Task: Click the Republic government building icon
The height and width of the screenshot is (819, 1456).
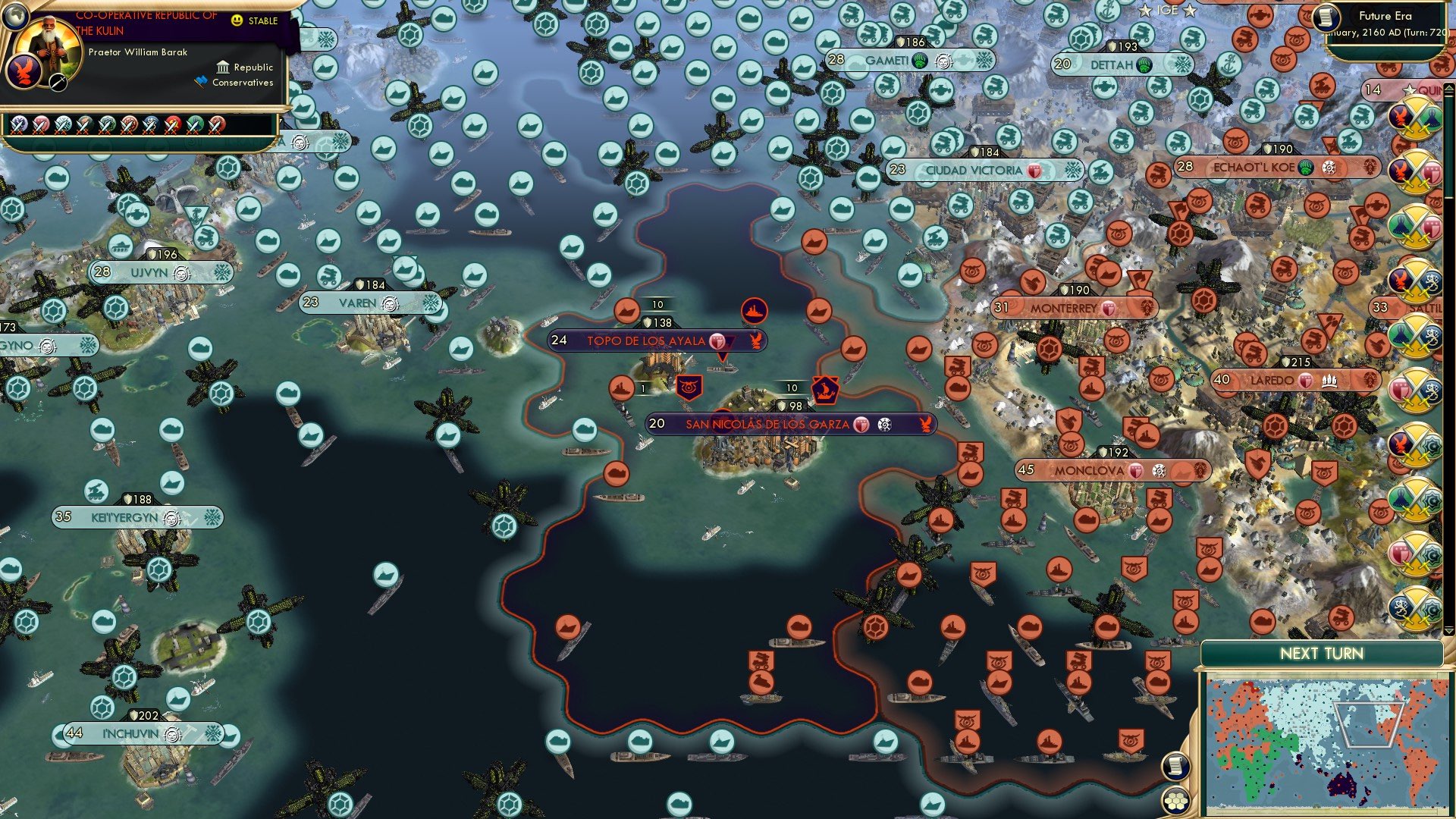Action: (223, 68)
